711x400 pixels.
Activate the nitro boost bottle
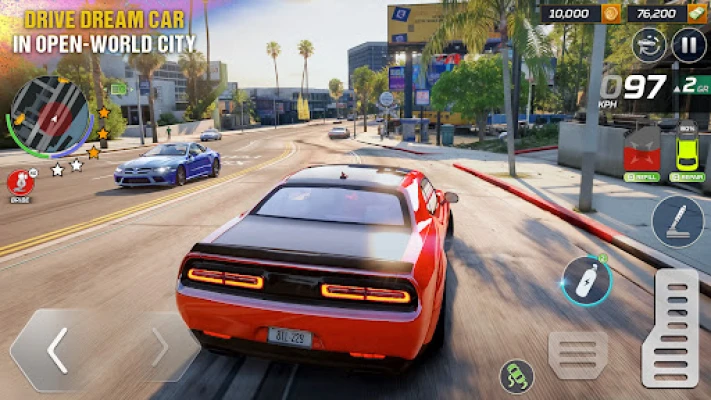pos(586,281)
